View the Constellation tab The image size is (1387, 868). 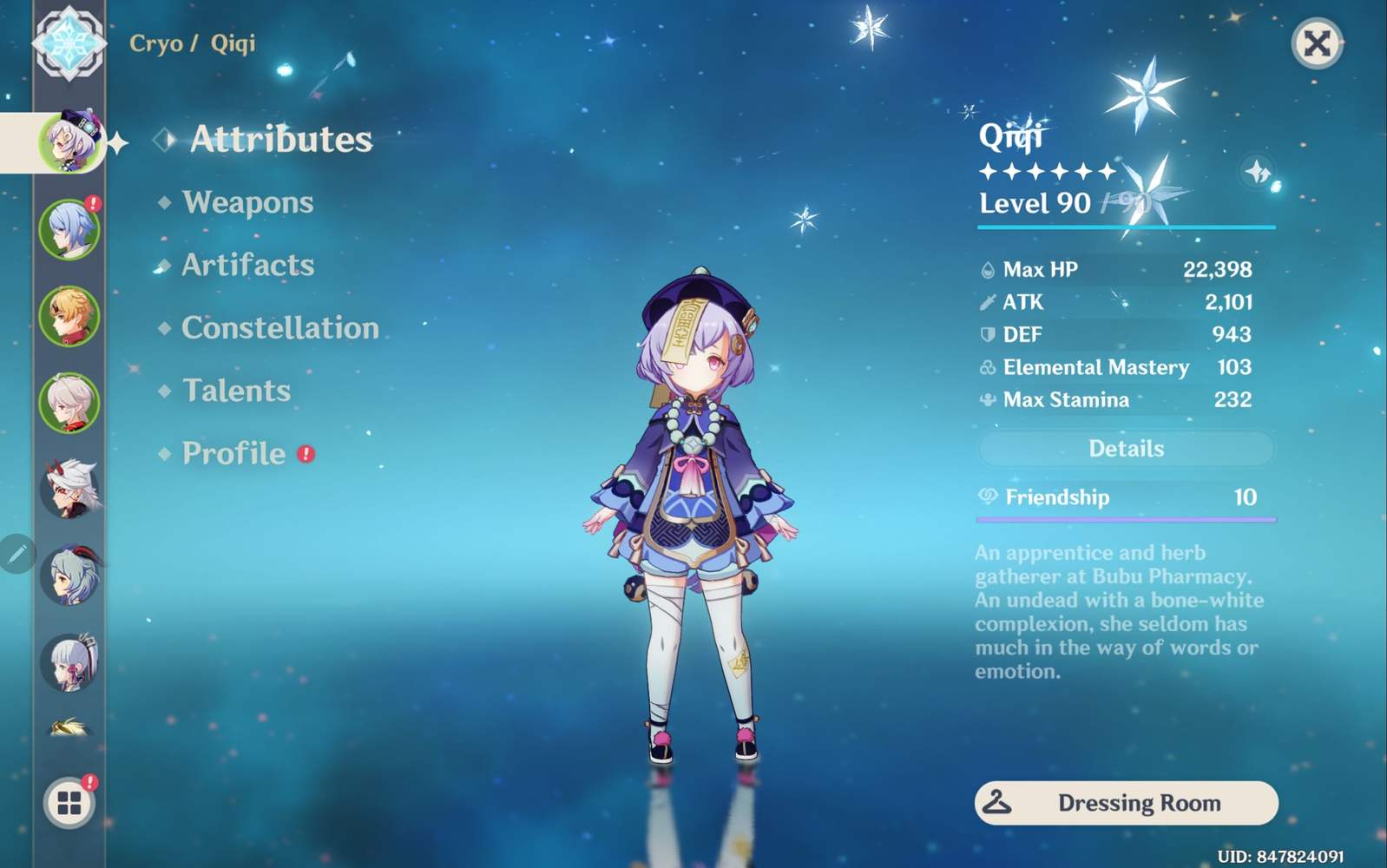click(x=279, y=328)
